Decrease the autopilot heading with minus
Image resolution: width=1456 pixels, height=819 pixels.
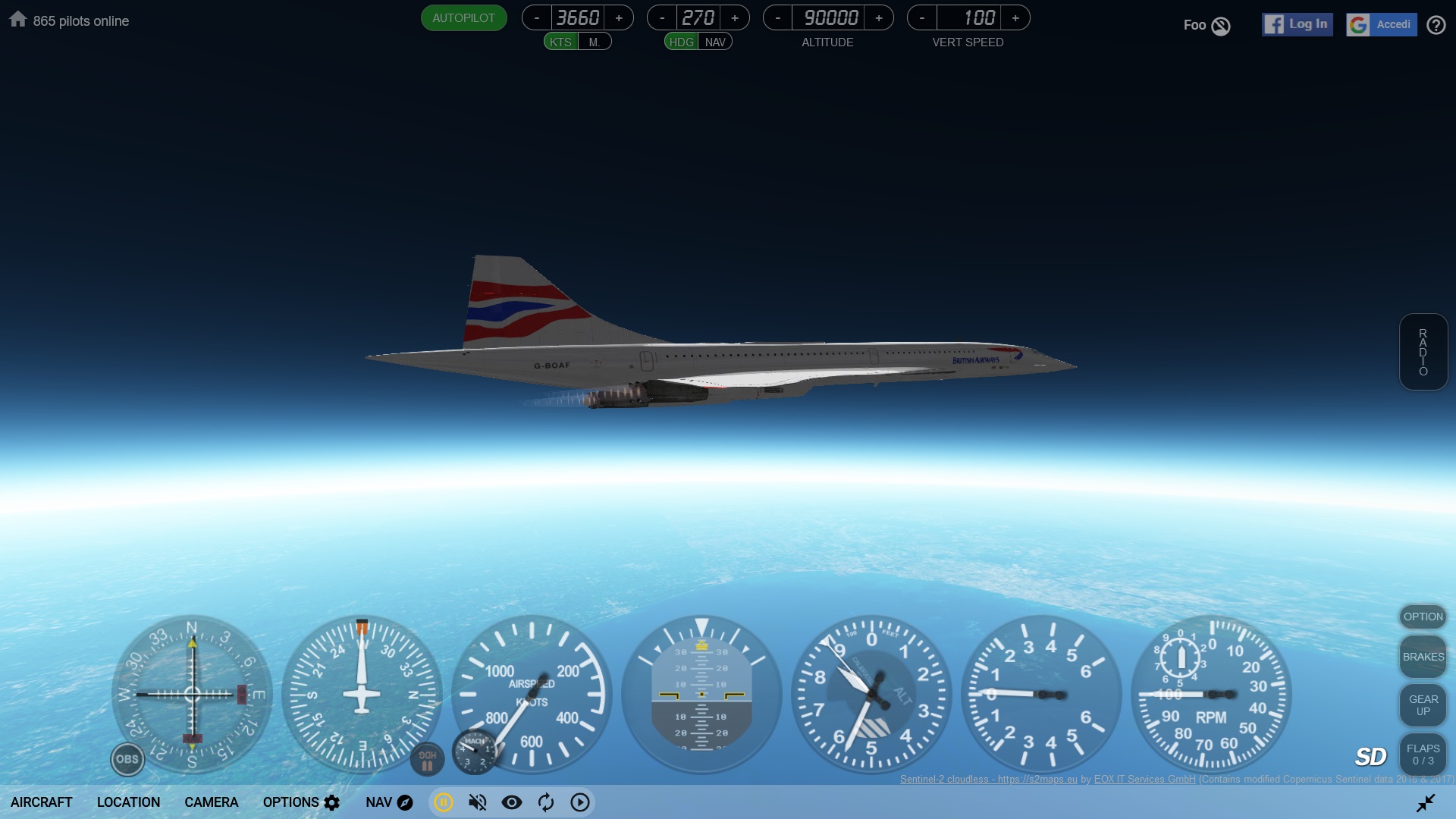click(662, 18)
